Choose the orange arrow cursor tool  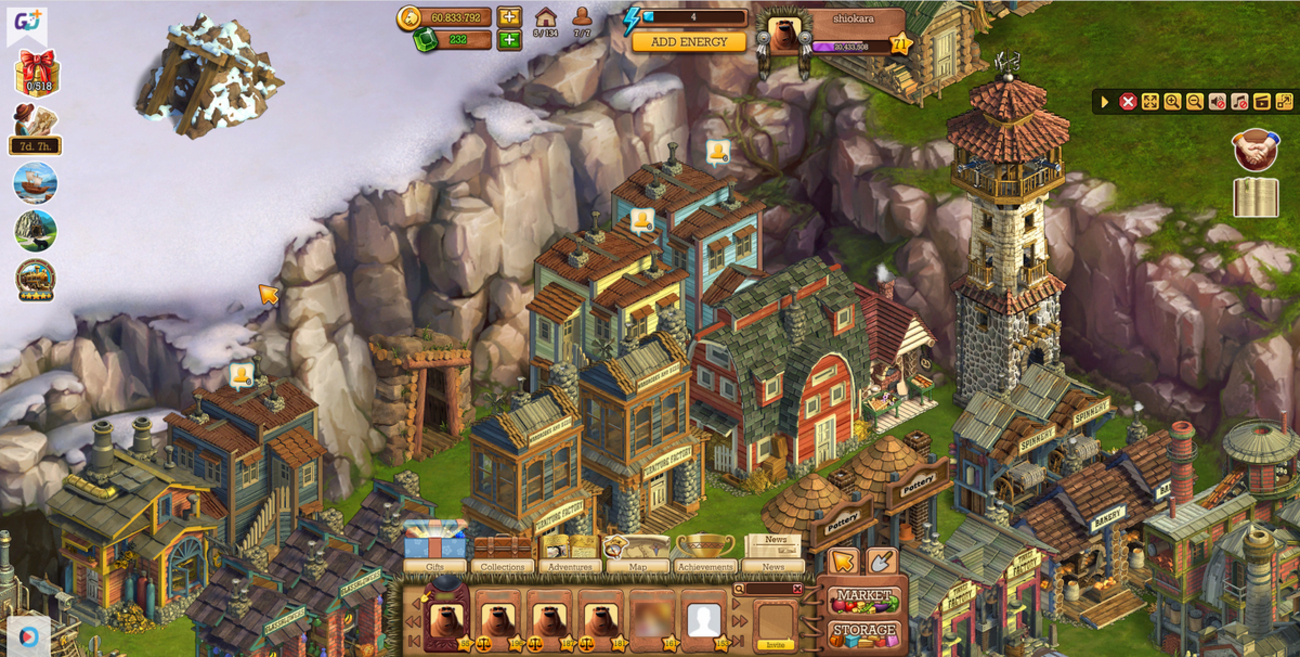point(844,561)
